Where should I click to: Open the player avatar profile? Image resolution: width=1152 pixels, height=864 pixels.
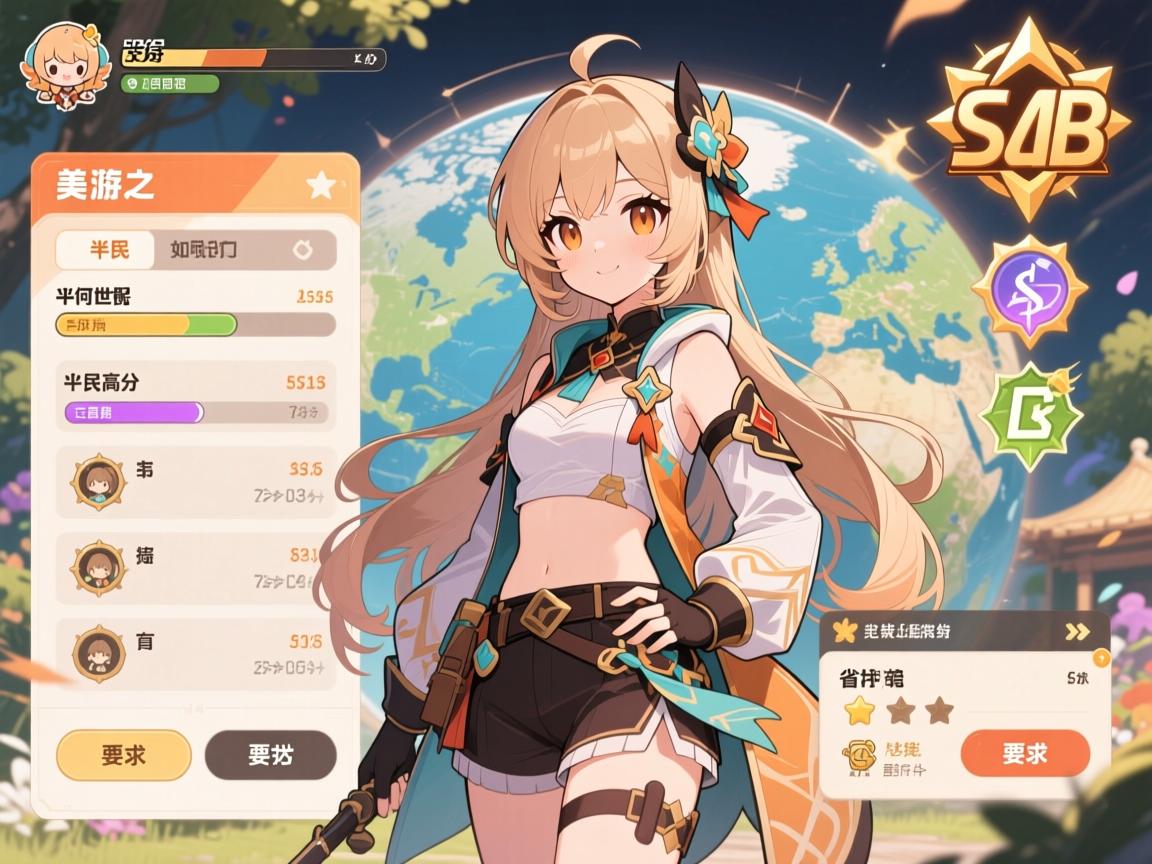[62, 68]
